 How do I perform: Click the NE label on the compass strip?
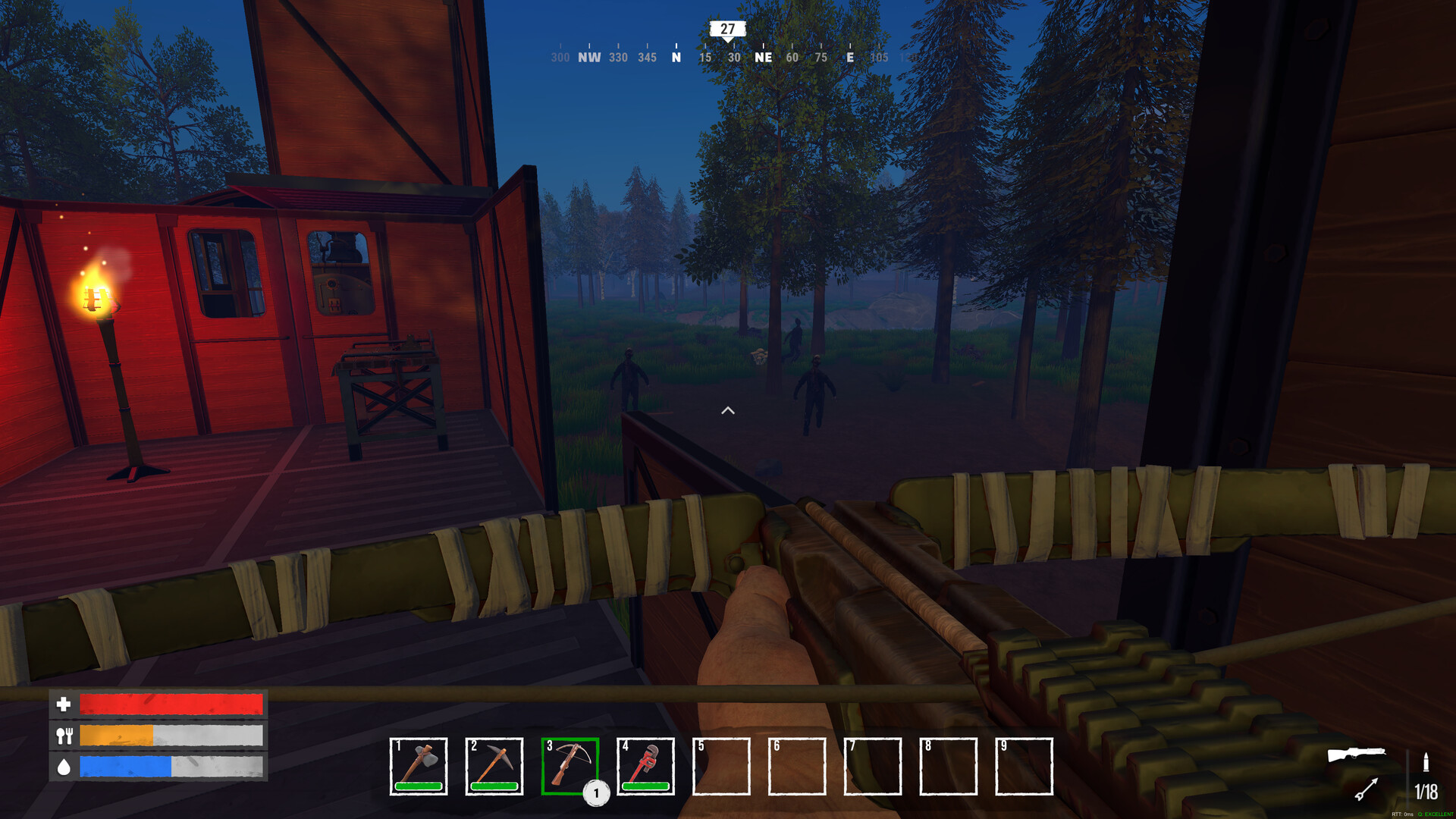tap(764, 57)
